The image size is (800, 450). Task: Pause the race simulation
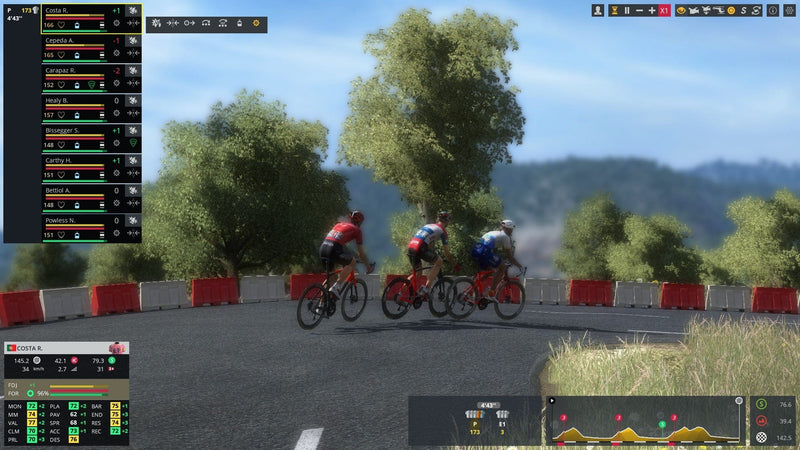[627, 10]
